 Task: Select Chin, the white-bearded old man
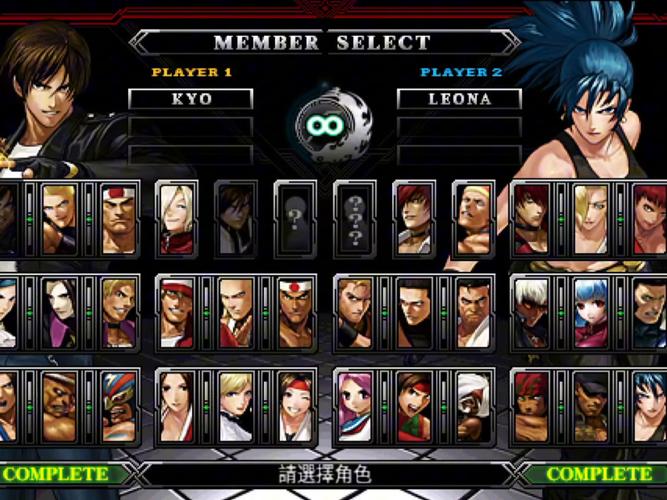coord(472,407)
